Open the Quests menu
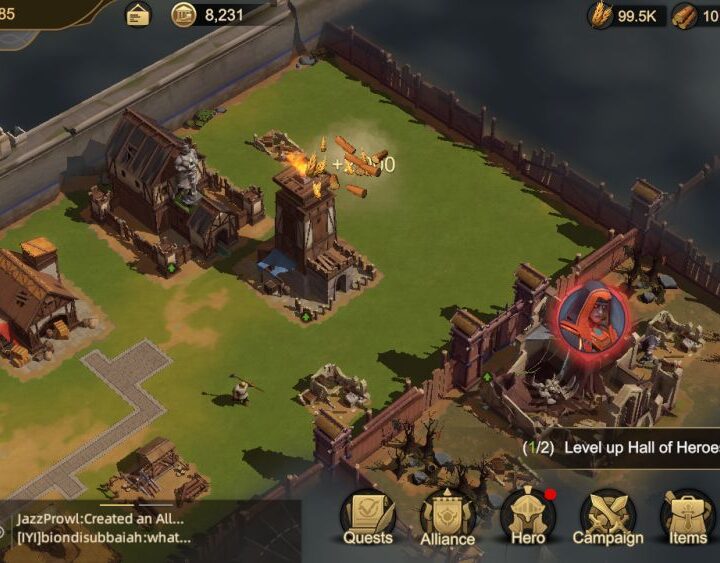 coord(367,515)
